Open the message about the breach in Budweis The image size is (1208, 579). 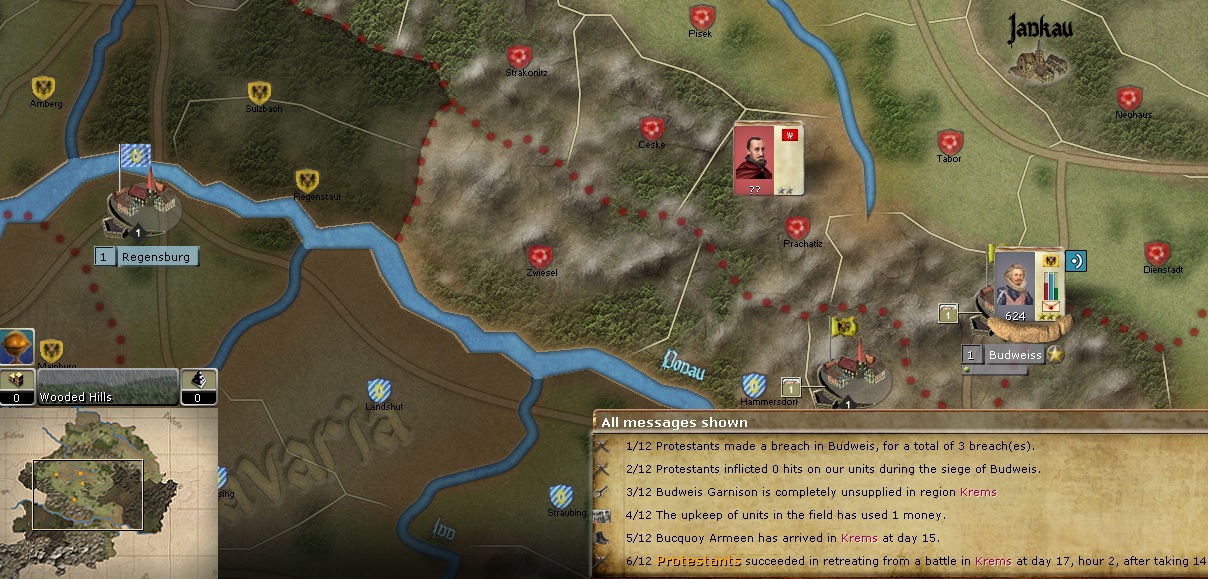pos(830,446)
